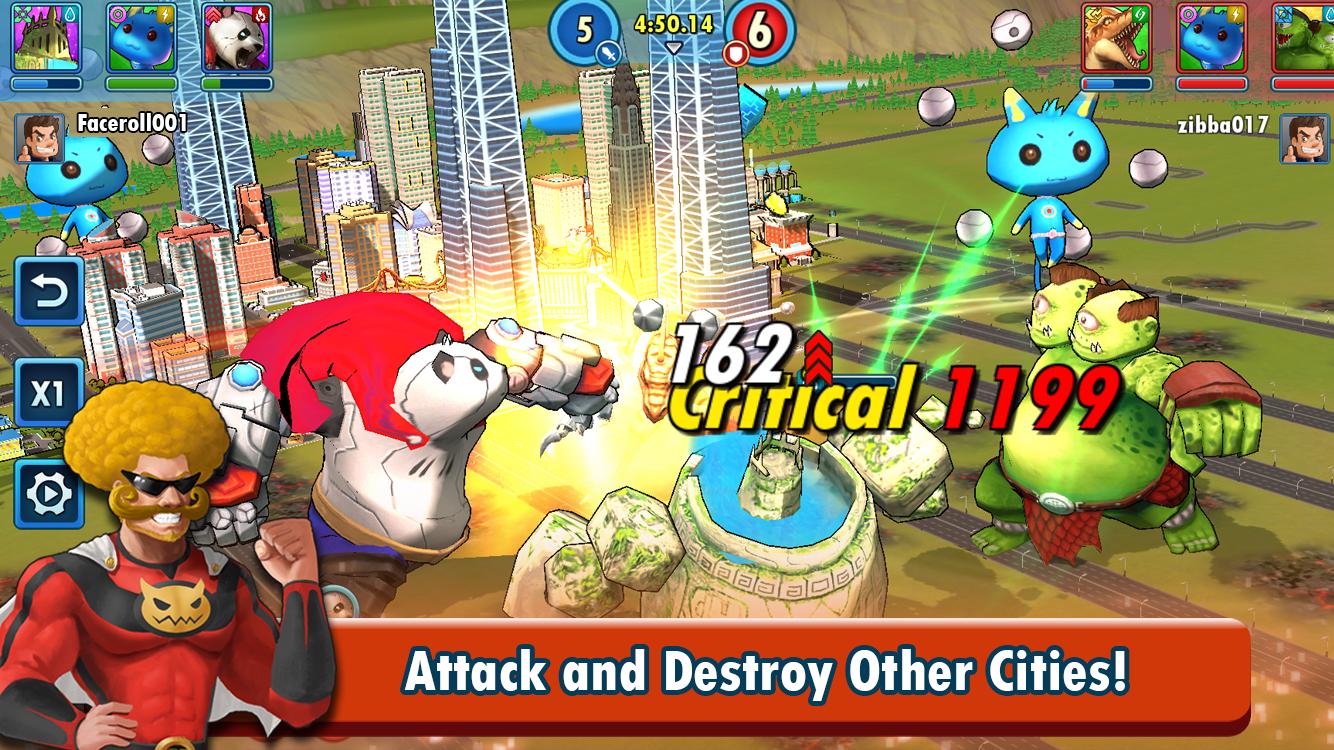Screen dimensions: 1334x750
Task: Select the enemy blue lightning monster portrait
Action: click(x=1212, y=38)
